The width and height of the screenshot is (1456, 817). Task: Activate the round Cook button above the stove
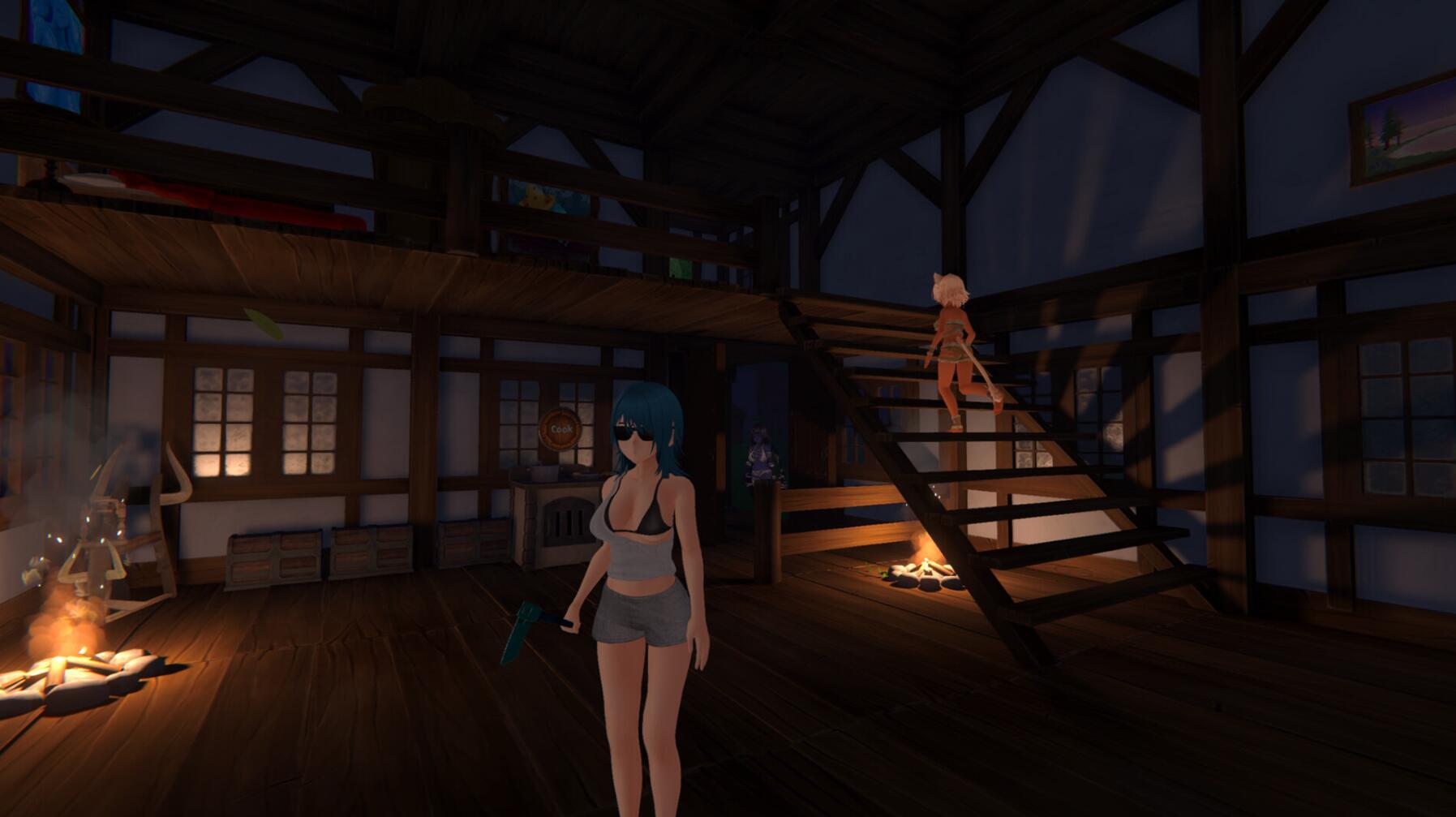click(x=560, y=428)
